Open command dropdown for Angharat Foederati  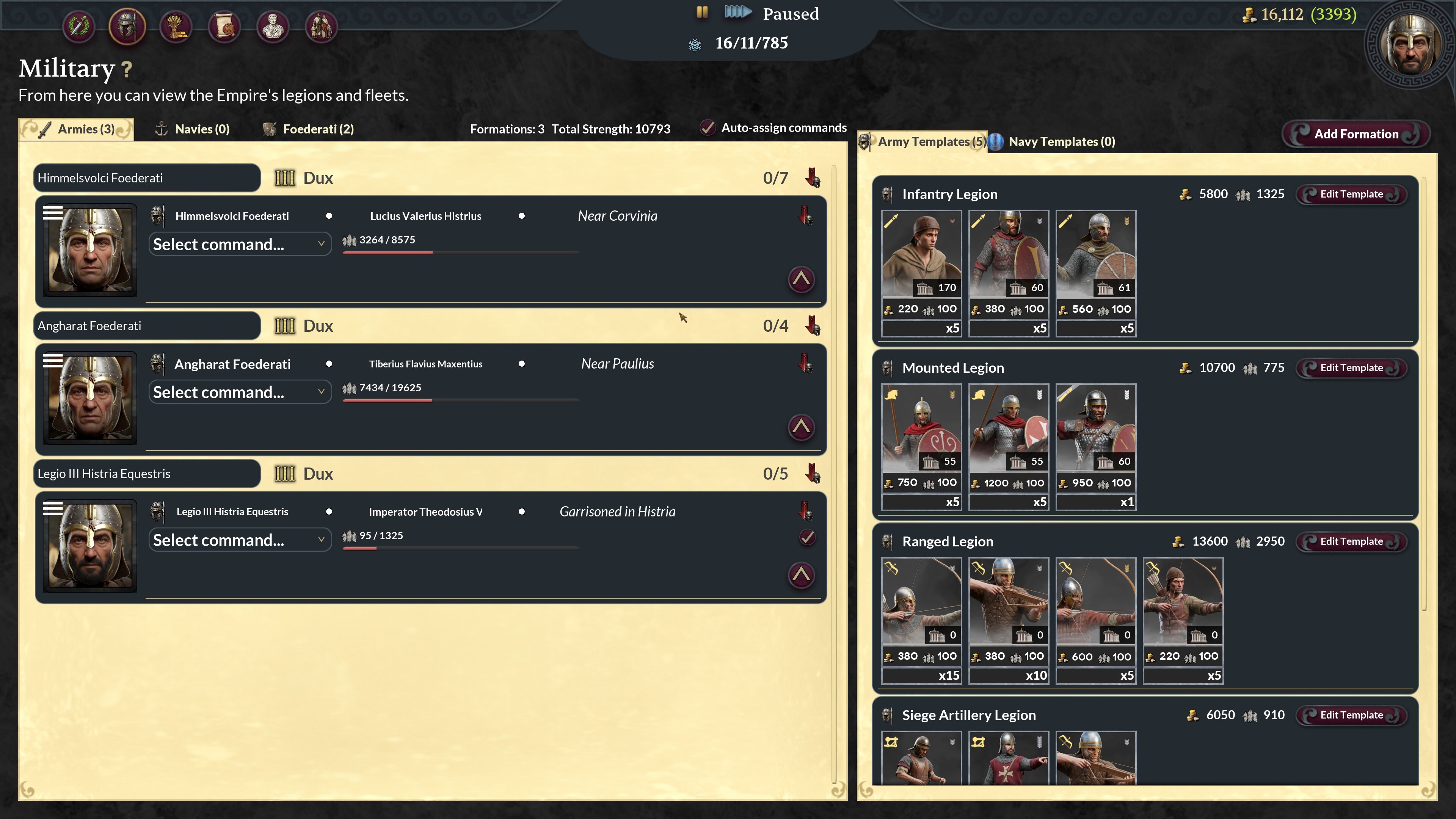click(240, 392)
